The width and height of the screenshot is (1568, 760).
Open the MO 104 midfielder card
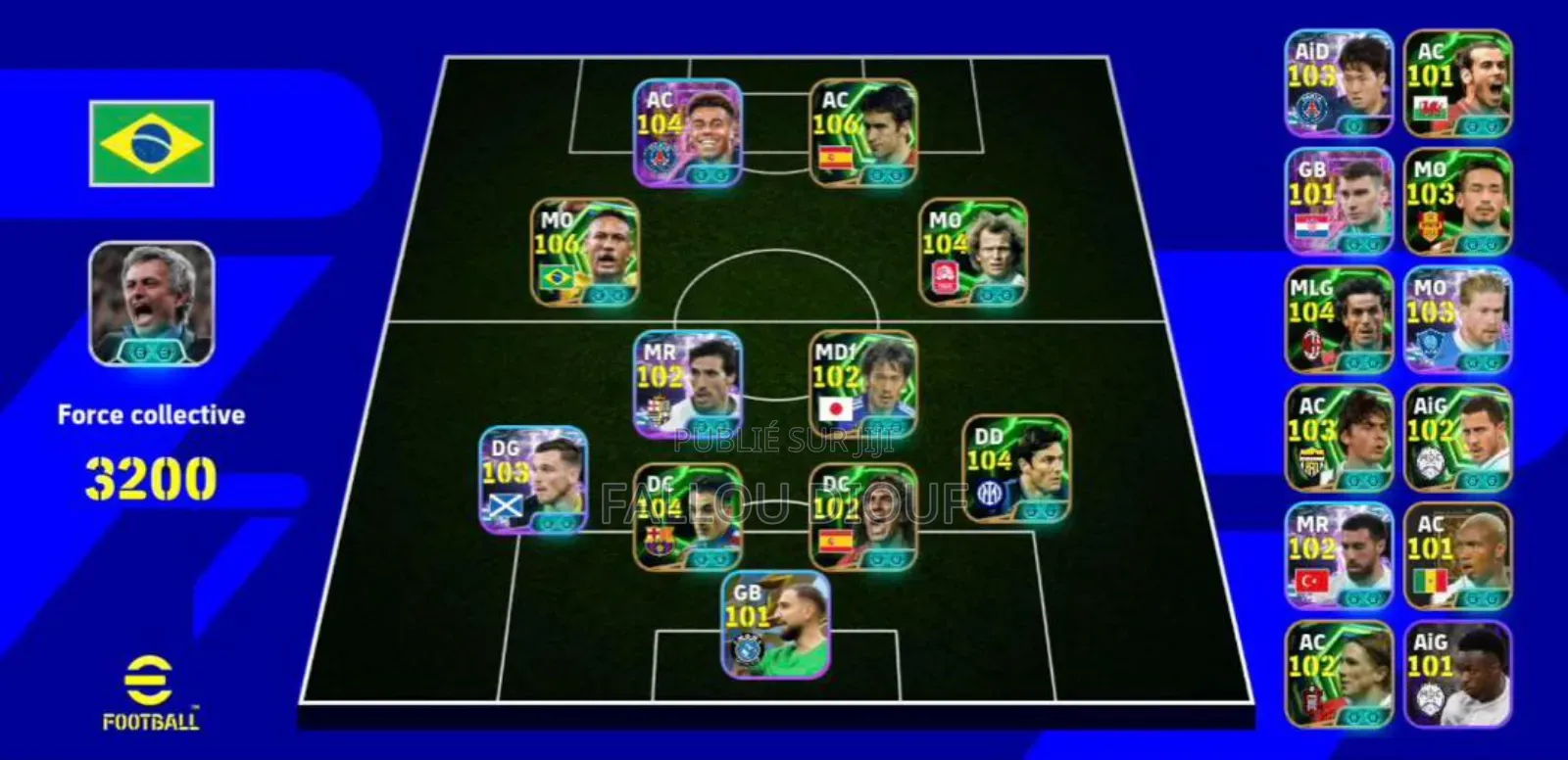tap(974, 249)
